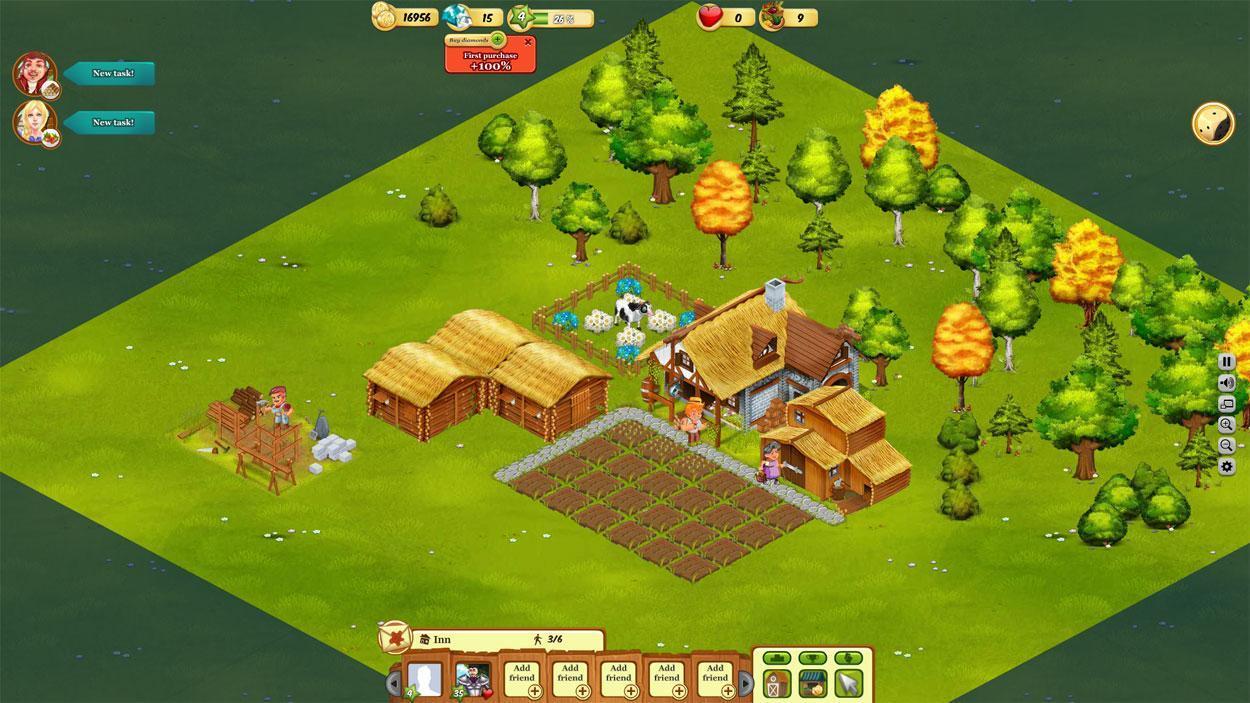Open the round golden map button
The image size is (1250, 703).
[1212, 123]
